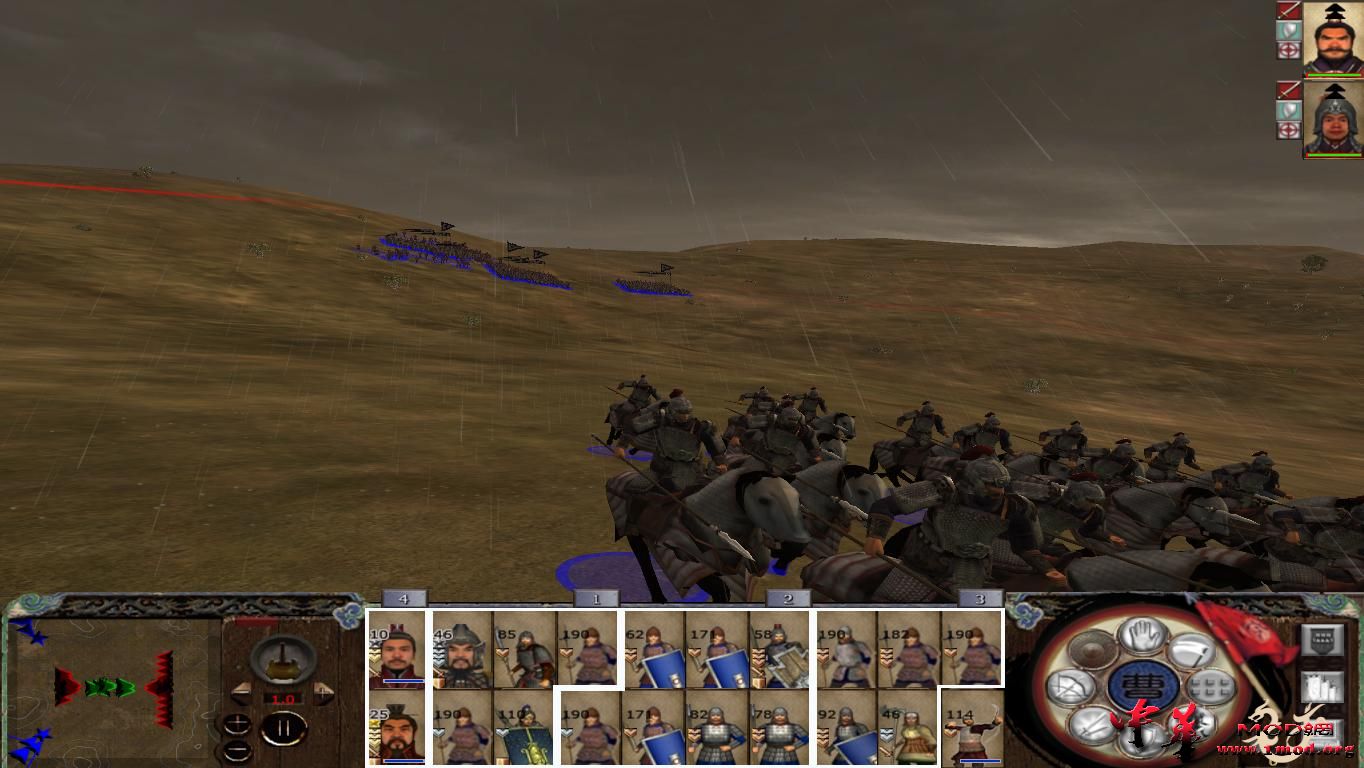Click the unit details scroll icon on right panel
Viewport: 1364px width, 768px height.
tap(1323, 687)
